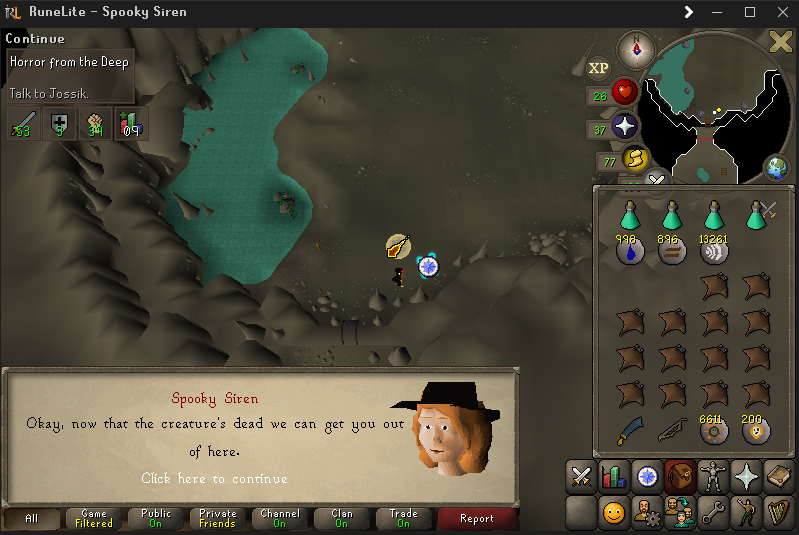Open the Music tab with the harp
Viewport: 799px width, 535px height.
point(777,512)
